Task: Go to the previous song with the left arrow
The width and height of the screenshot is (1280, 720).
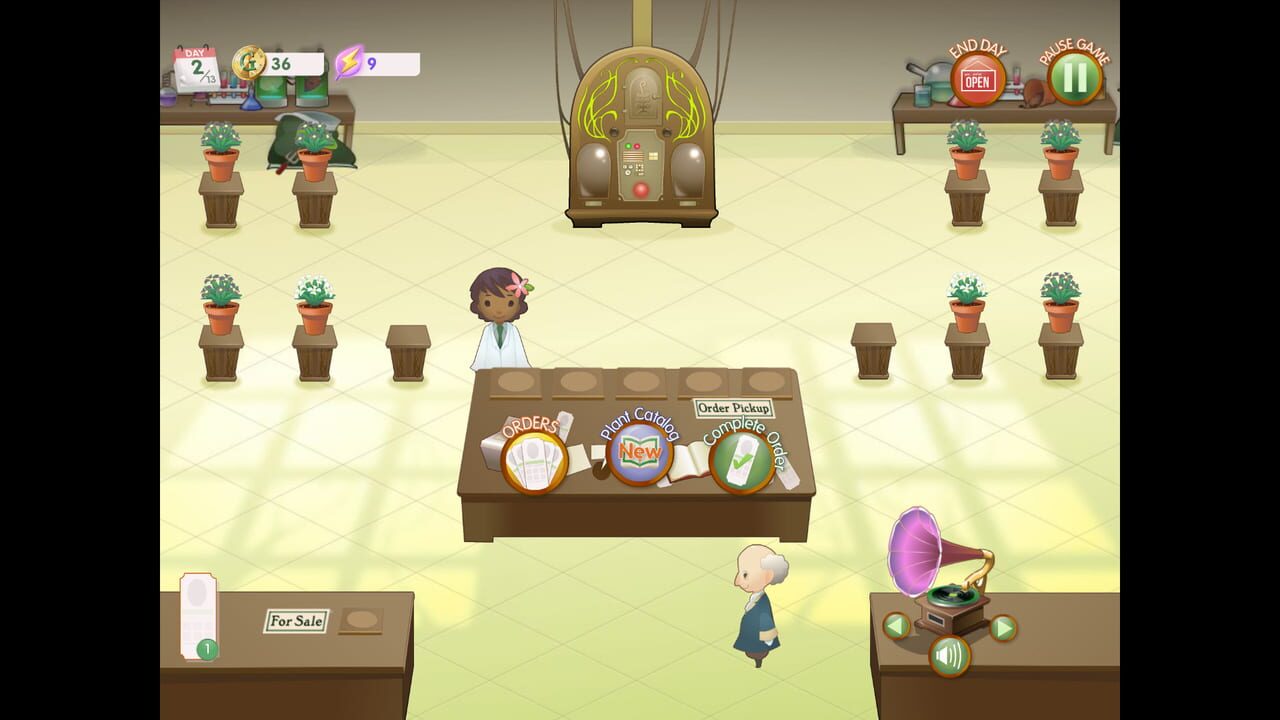Action: [x=895, y=627]
